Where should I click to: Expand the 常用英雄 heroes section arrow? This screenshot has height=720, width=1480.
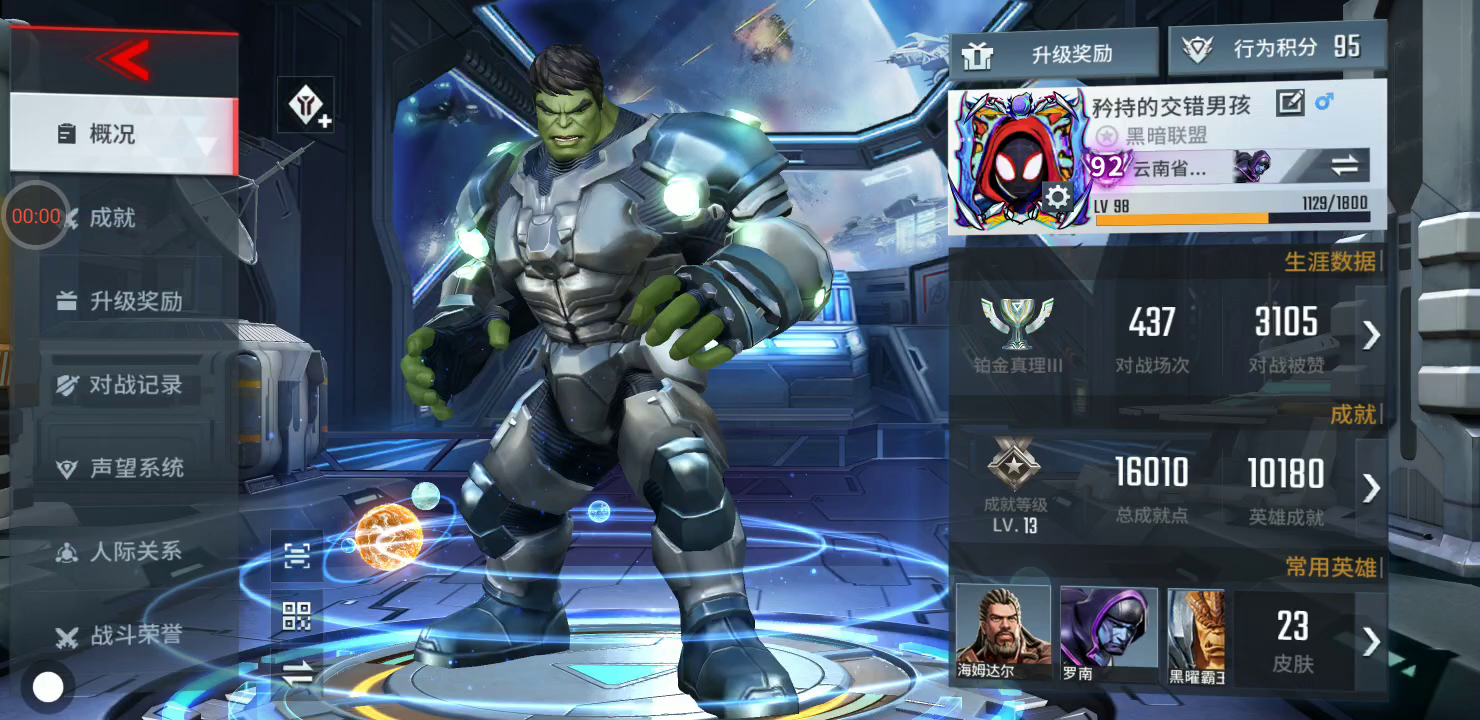[x=1371, y=641]
